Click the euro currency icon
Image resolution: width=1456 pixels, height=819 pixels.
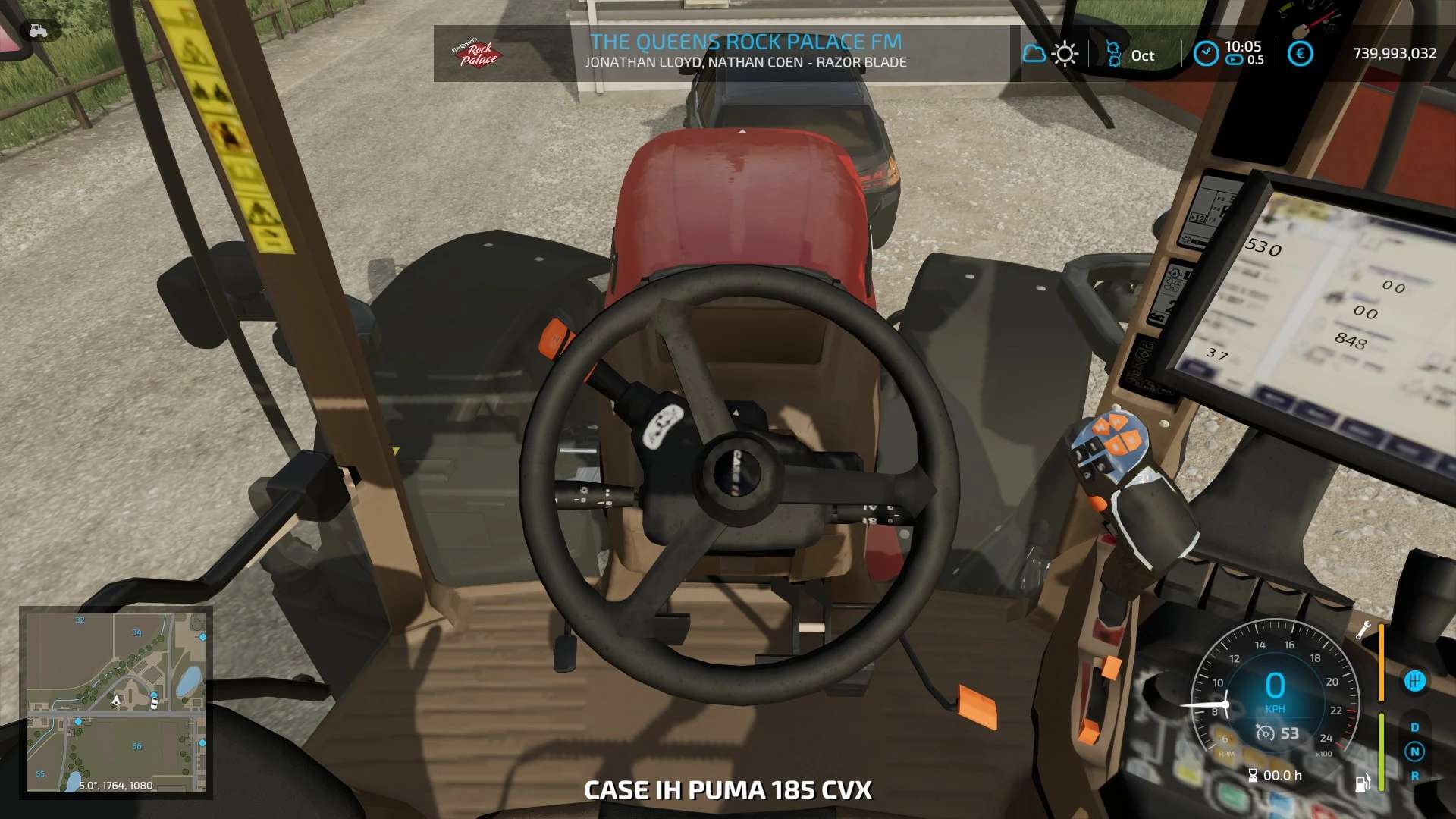(x=1300, y=54)
